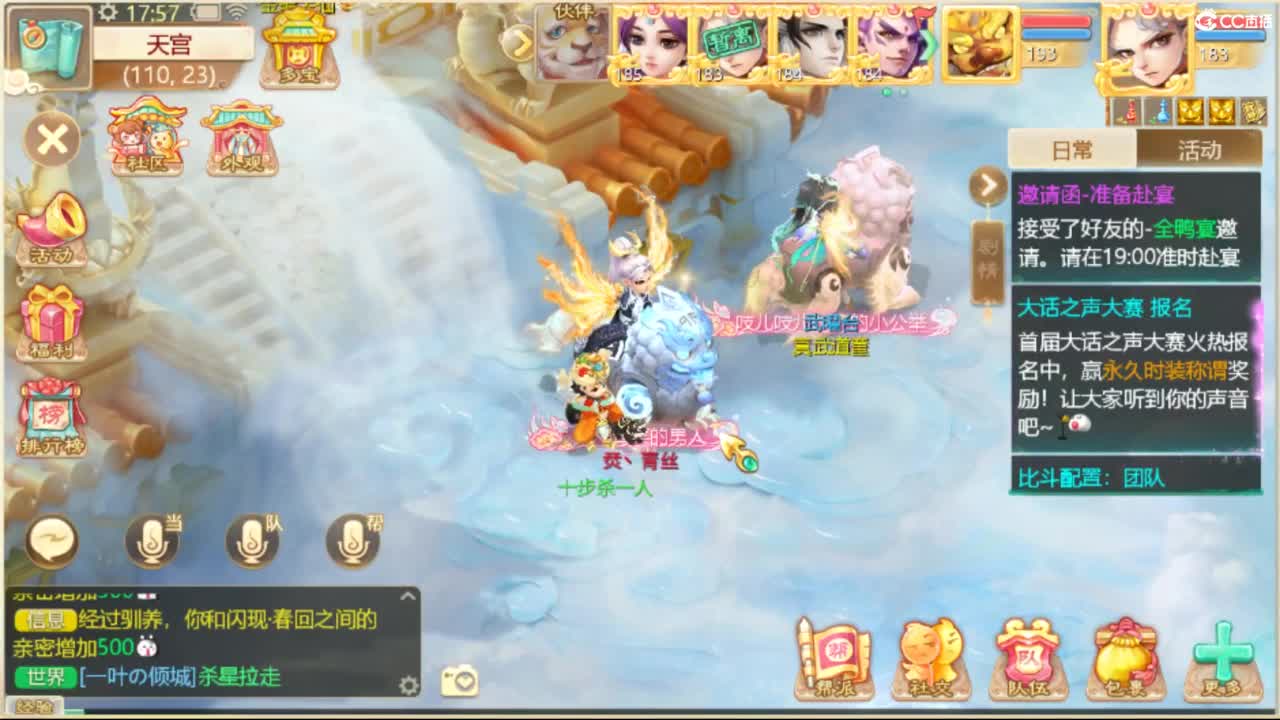Switch to the 日常 tab
1280x720 pixels.
pyautogui.click(x=1070, y=147)
